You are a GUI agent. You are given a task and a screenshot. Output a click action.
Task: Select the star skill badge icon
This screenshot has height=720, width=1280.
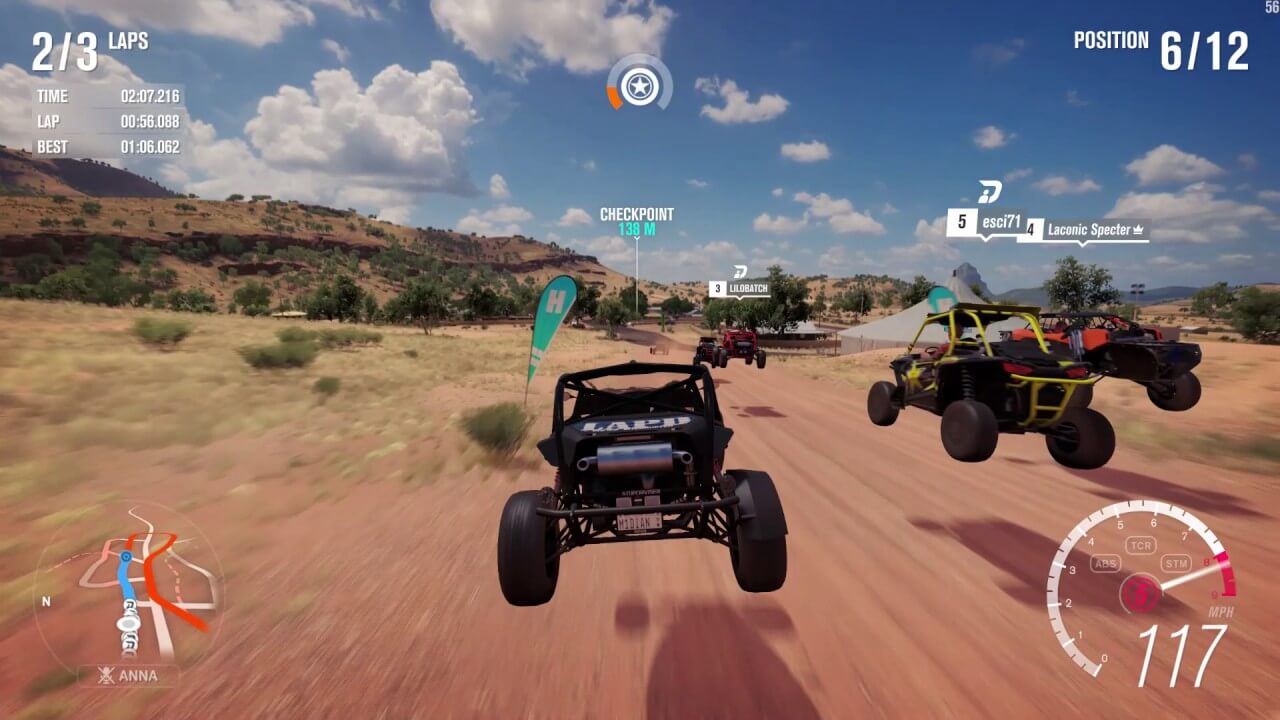tap(639, 87)
